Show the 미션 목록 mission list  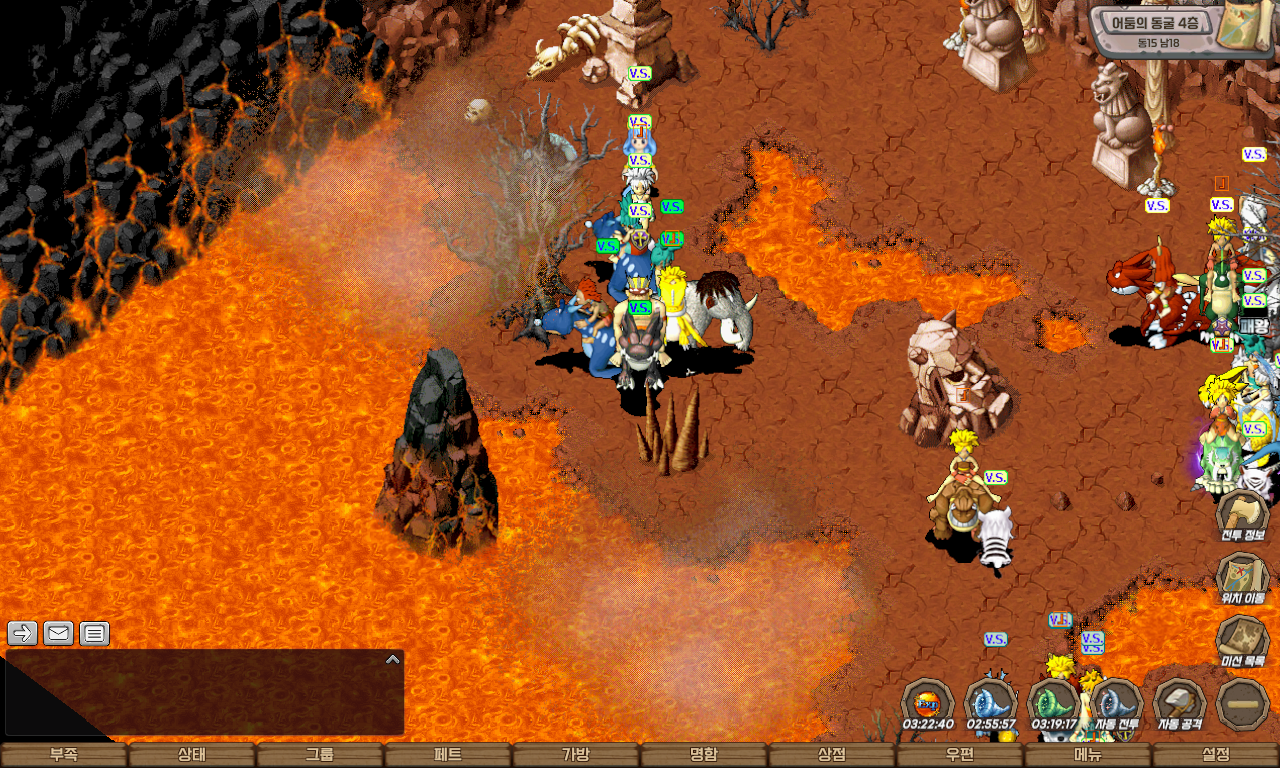tap(1242, 641)
